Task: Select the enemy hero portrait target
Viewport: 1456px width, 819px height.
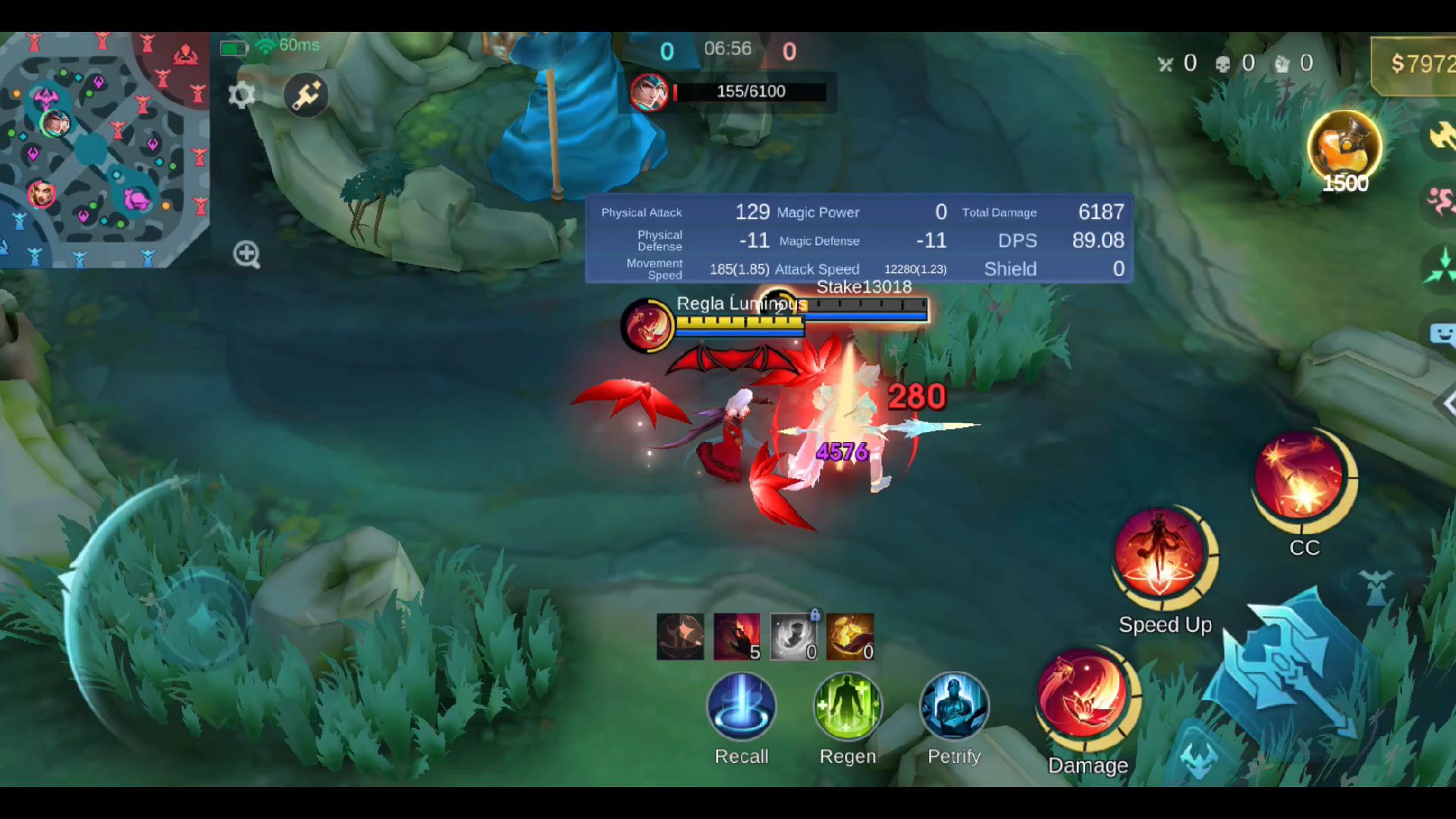Action: pyautogui.click(x=649, y=93)
